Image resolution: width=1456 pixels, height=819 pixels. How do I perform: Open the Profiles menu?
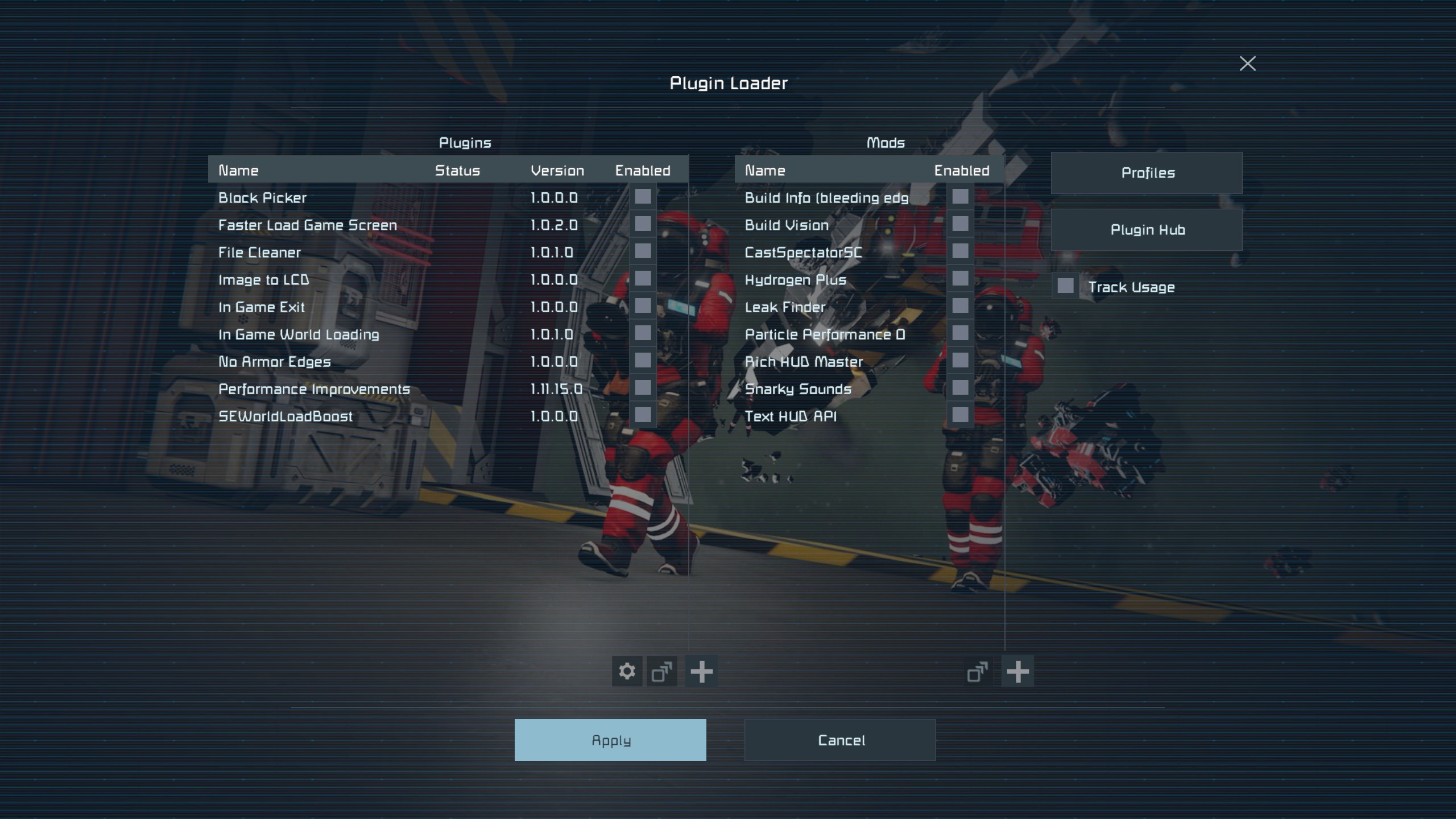click(x=1147, y=173)
